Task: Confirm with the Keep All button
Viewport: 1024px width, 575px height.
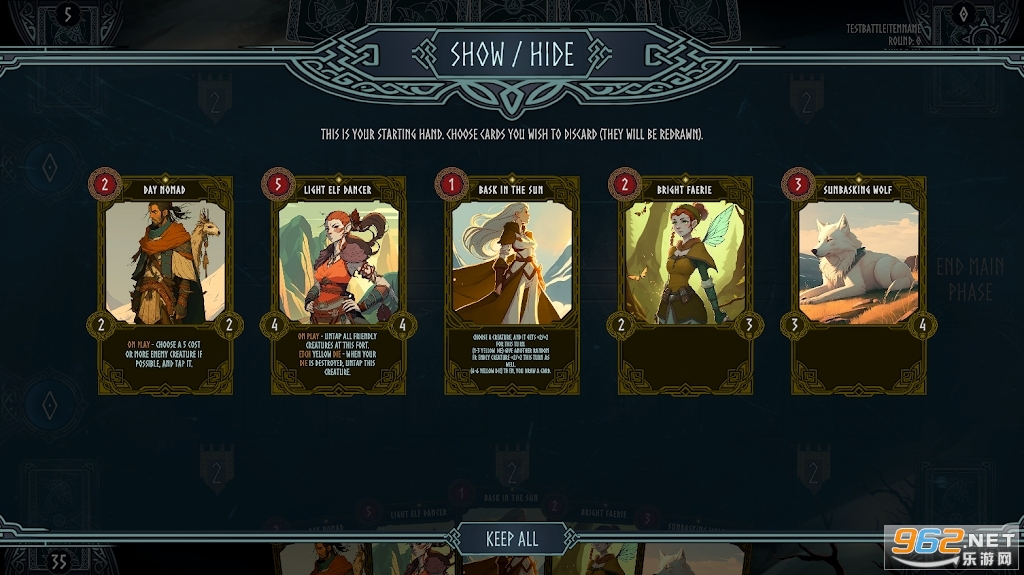Action: click(x=512, y=539)
